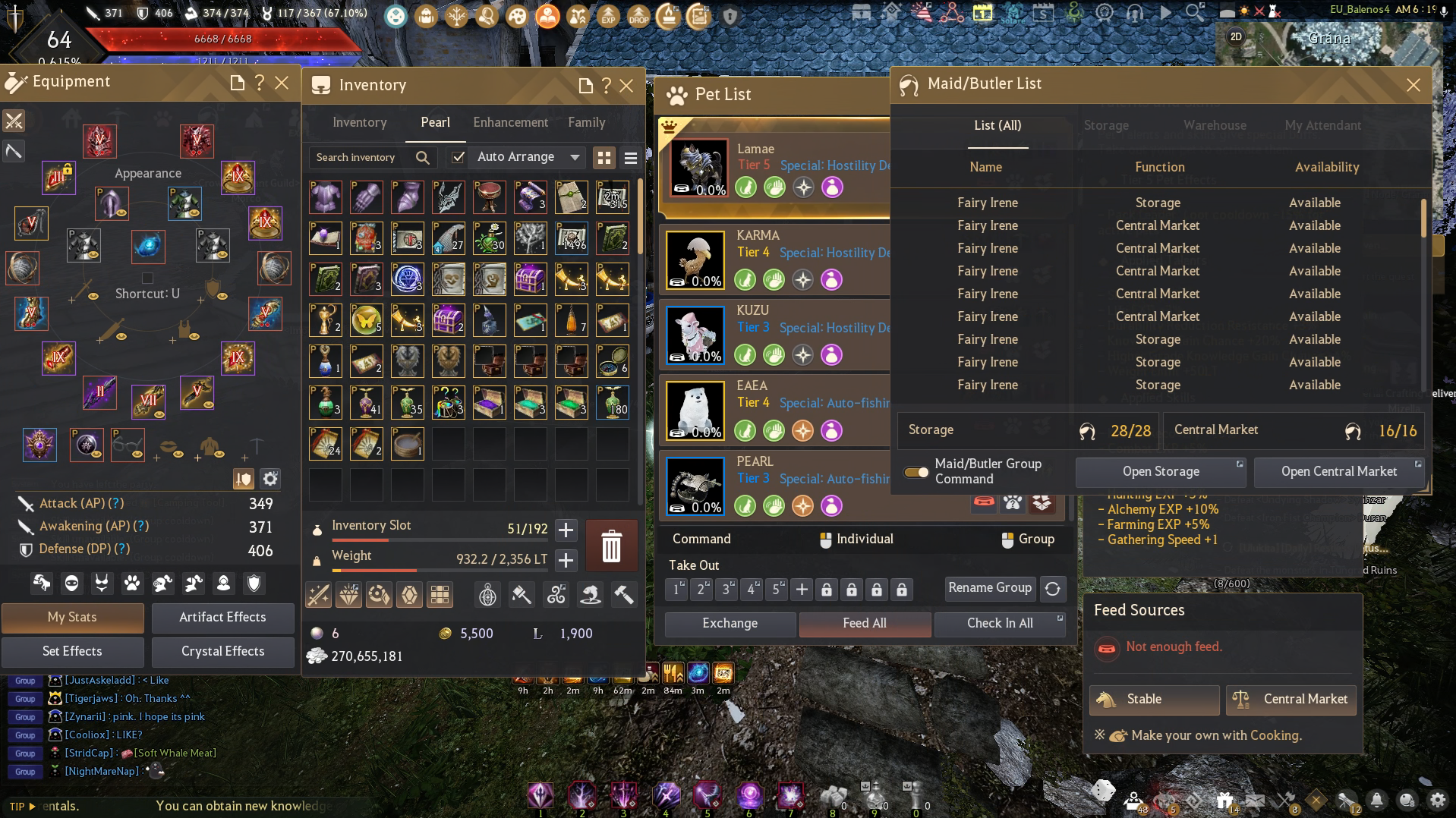Screen dimensions: 1456x818
Task: Click the Open Central Market button
Action: coord(1338,472)
